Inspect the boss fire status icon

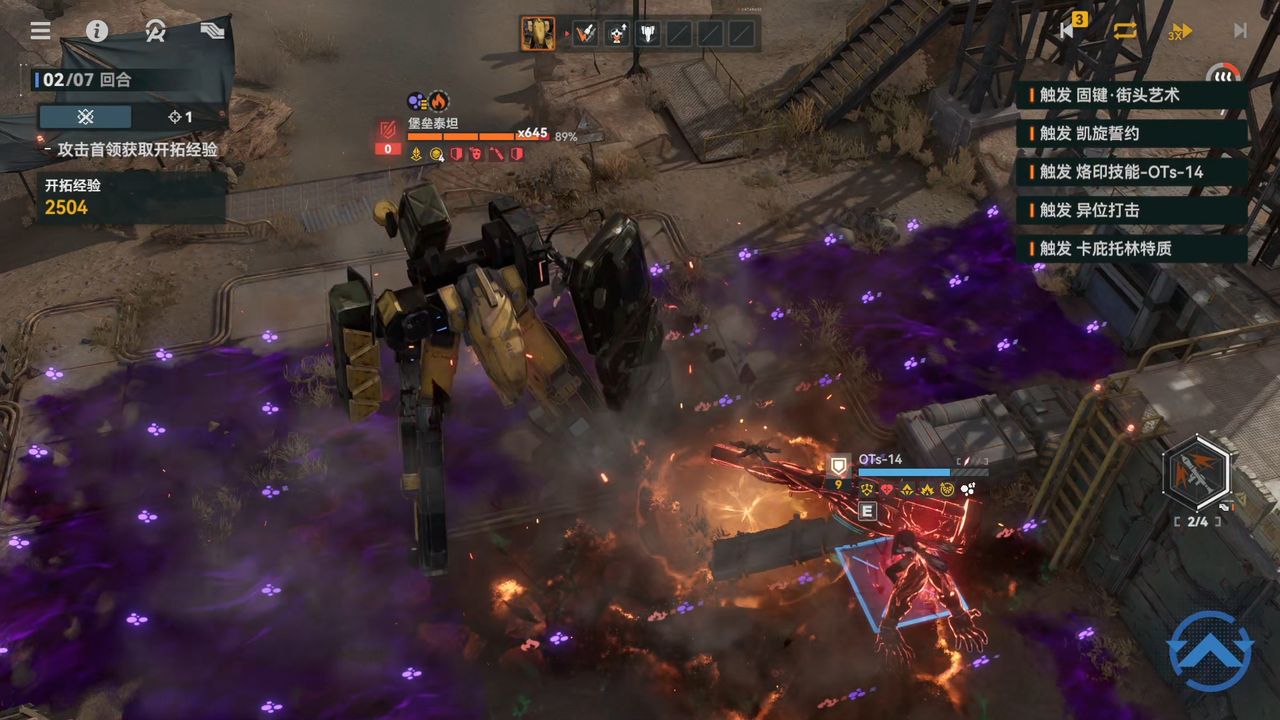tap(439, 101)
